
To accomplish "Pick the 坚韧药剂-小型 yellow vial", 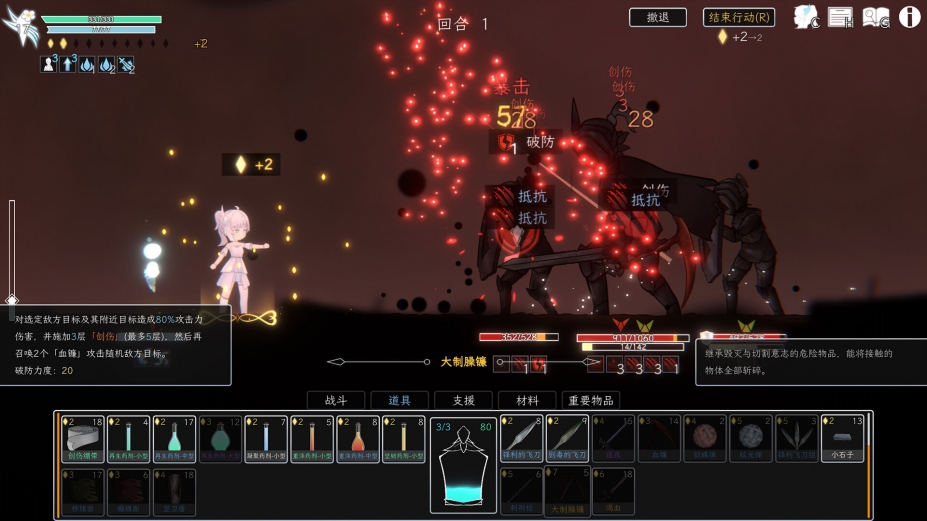I will [x=404, y=439].
